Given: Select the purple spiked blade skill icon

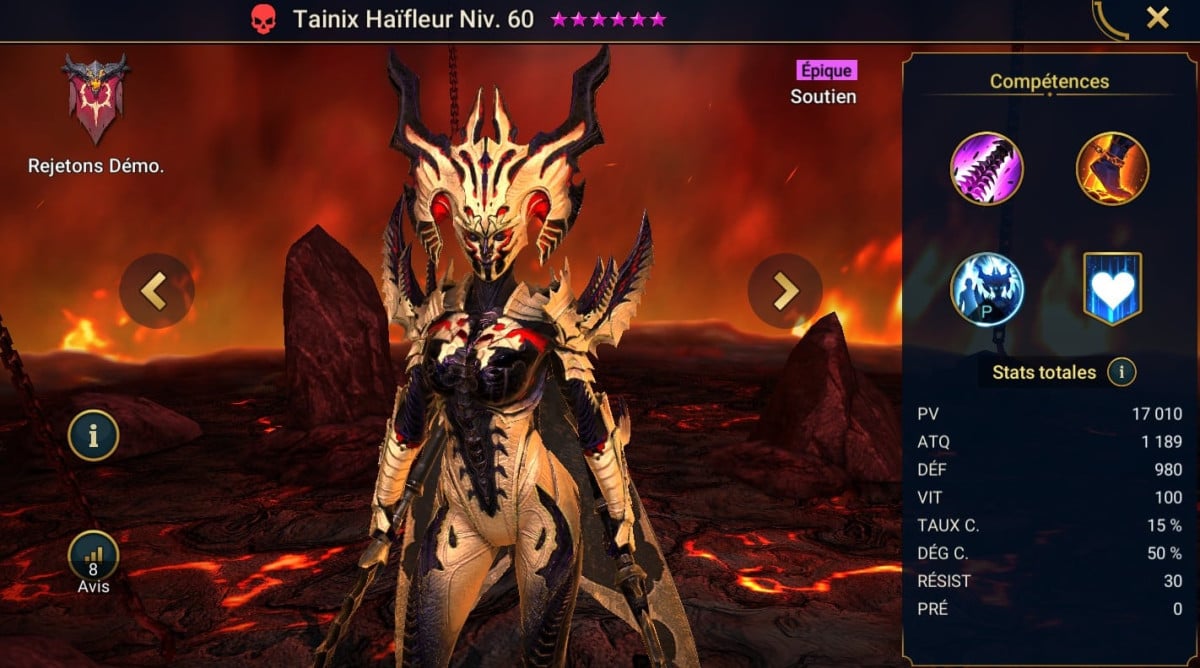Looking at the screenshot, I should click(987, 168).
